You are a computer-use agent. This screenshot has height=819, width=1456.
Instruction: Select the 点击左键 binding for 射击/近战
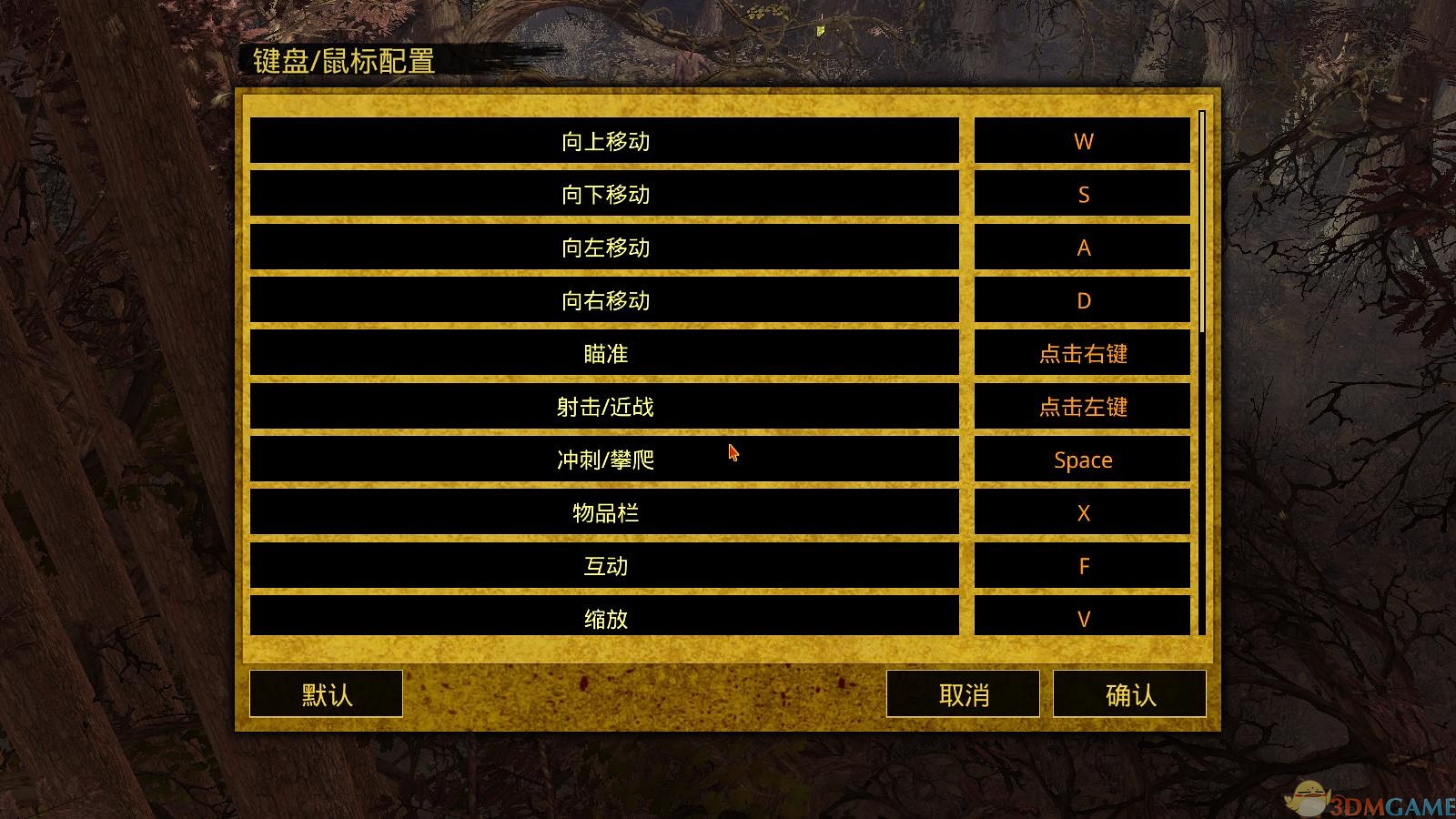tap(1083, 408)
